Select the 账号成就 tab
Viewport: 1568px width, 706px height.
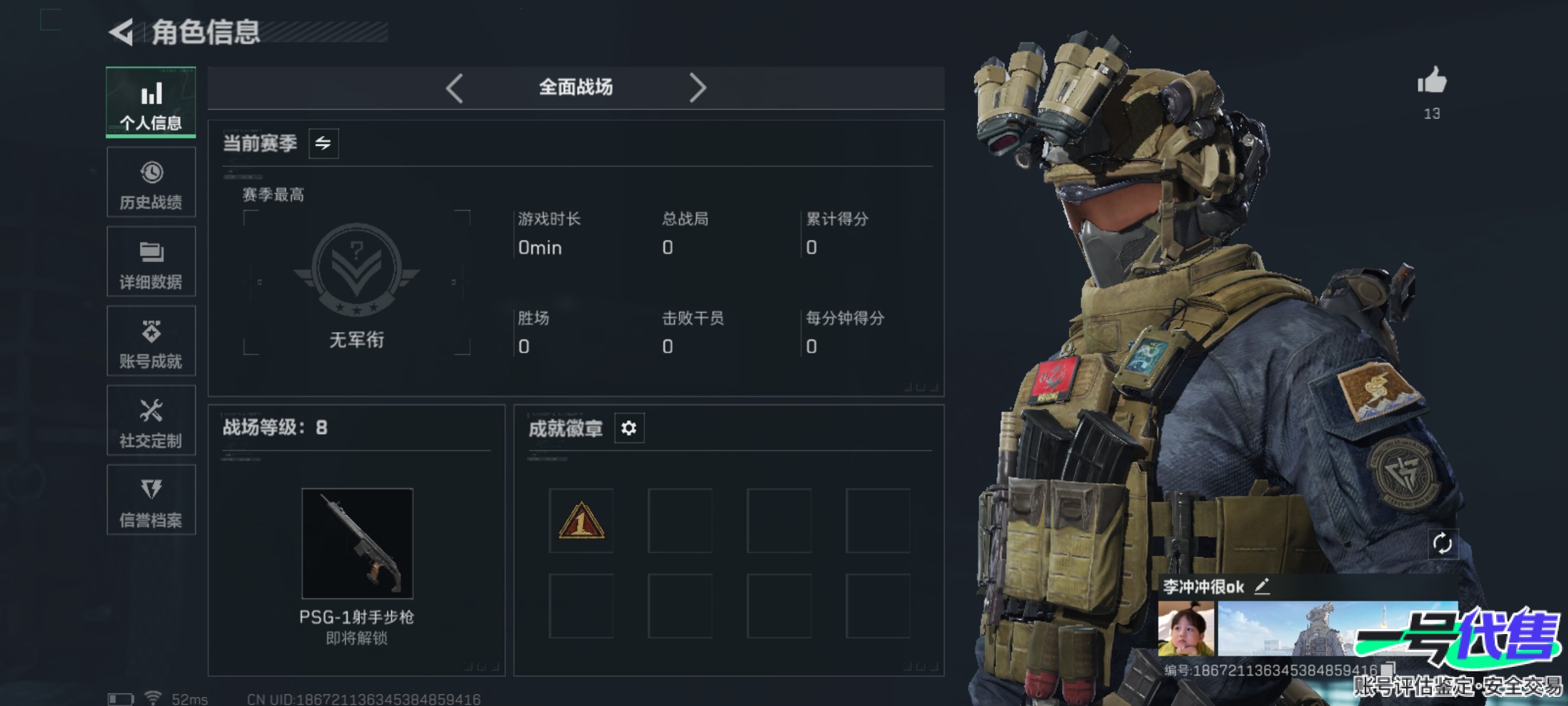coord(151,341)
